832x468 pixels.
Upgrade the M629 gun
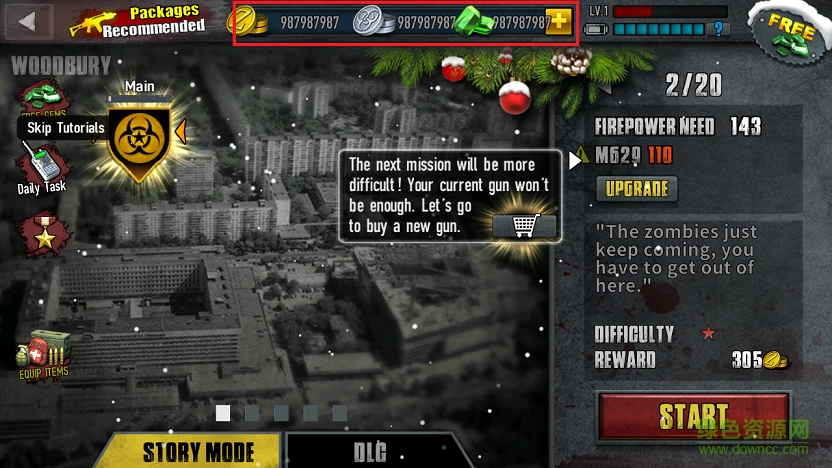(x=636, y=188)
